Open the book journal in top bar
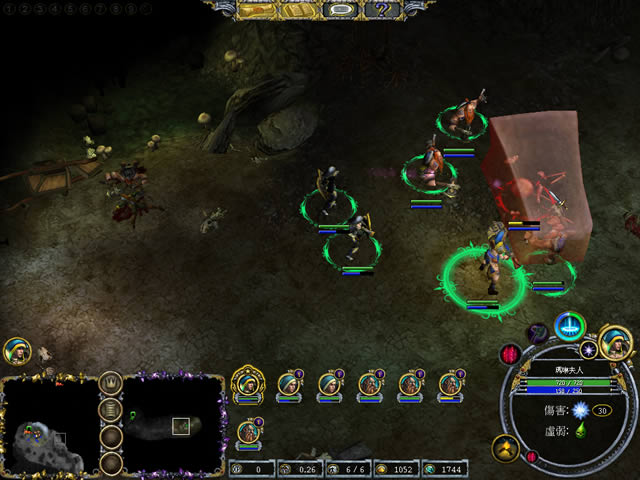Screen dimensions: 640x480 click(x=297, y=10)
